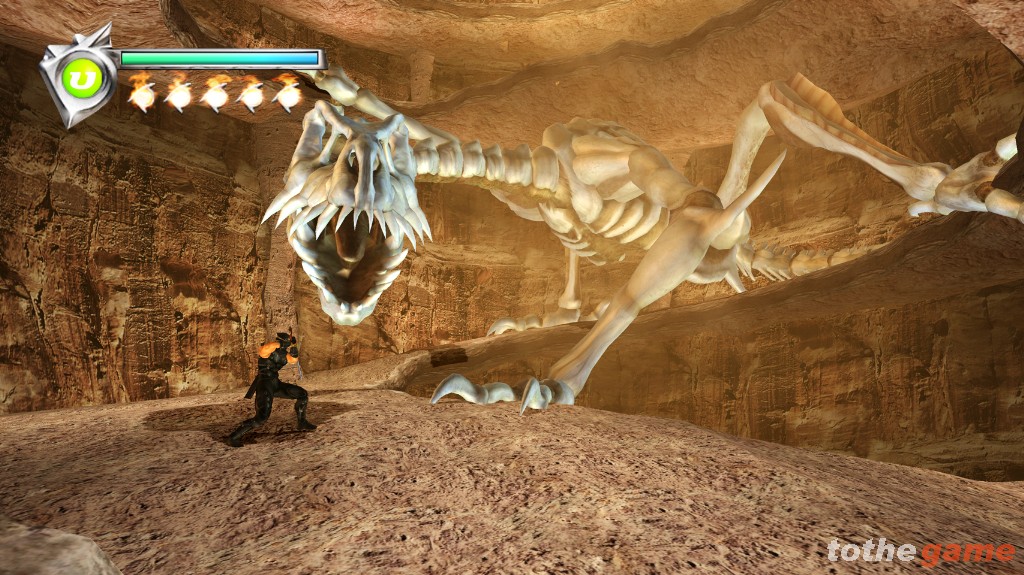Click the tothegame watermark logo

tap(920, 551)
